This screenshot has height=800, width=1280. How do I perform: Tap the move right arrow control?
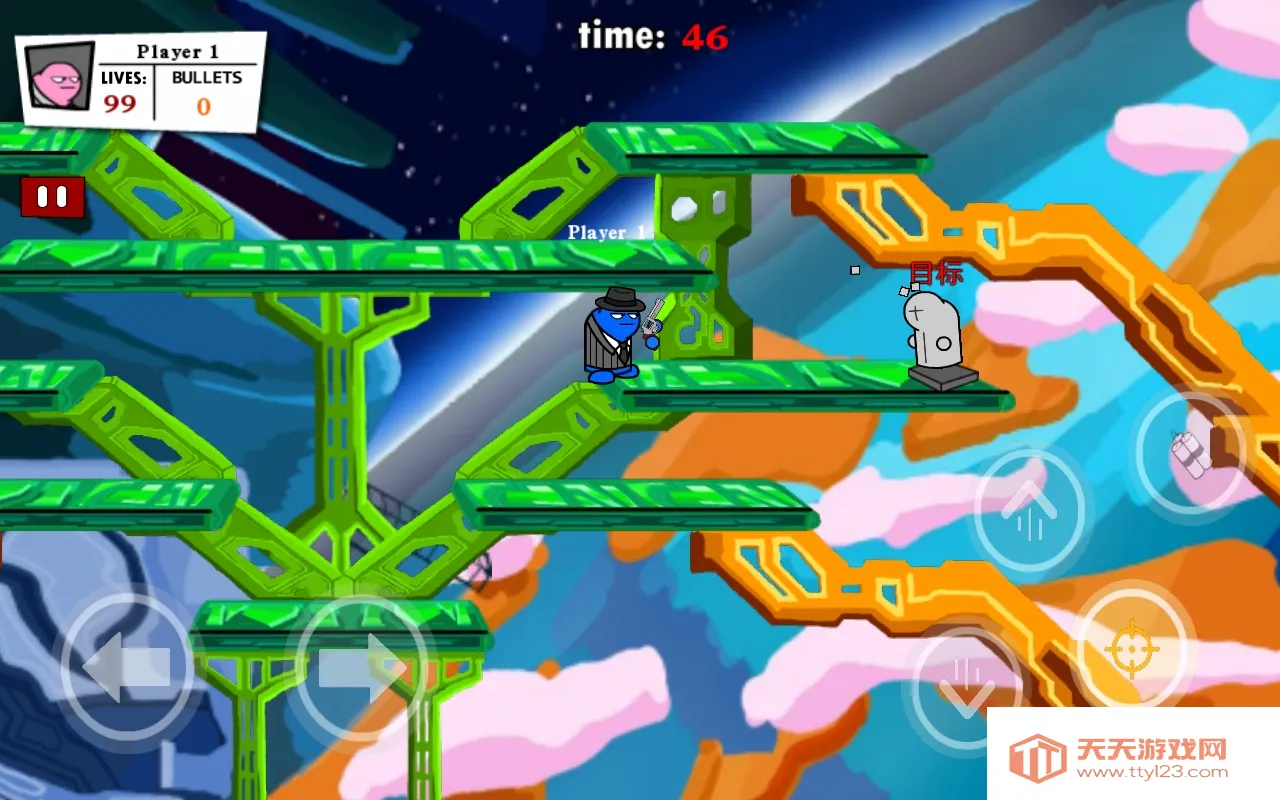click(x=361, y=667)
